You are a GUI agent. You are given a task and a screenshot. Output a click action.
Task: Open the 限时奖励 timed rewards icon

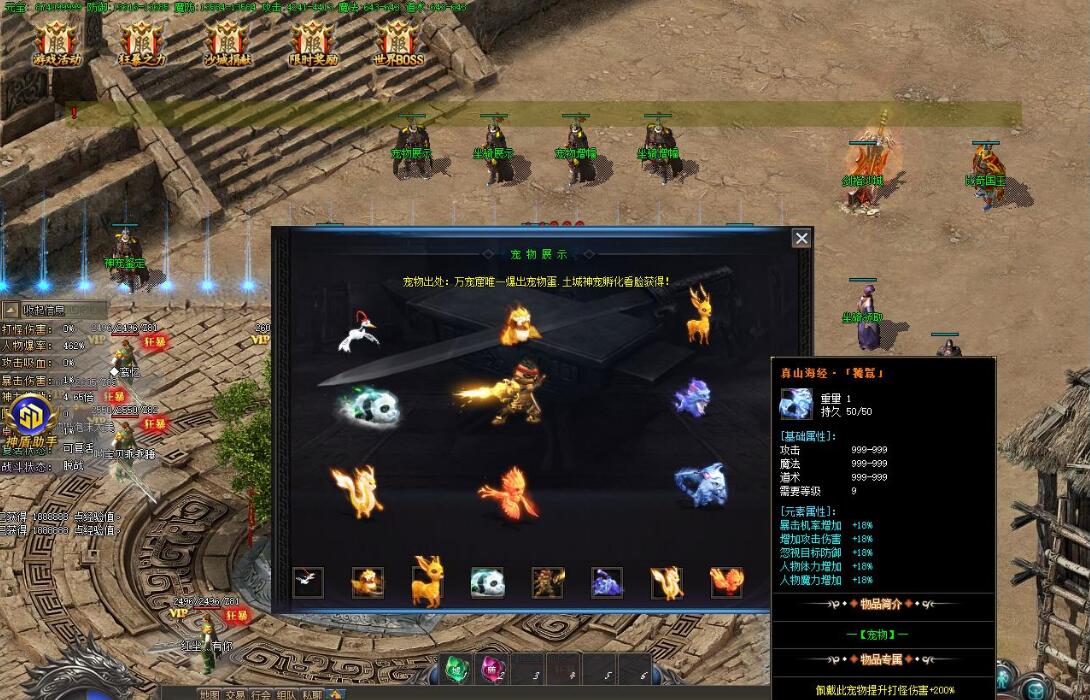(x=315, y=42)
